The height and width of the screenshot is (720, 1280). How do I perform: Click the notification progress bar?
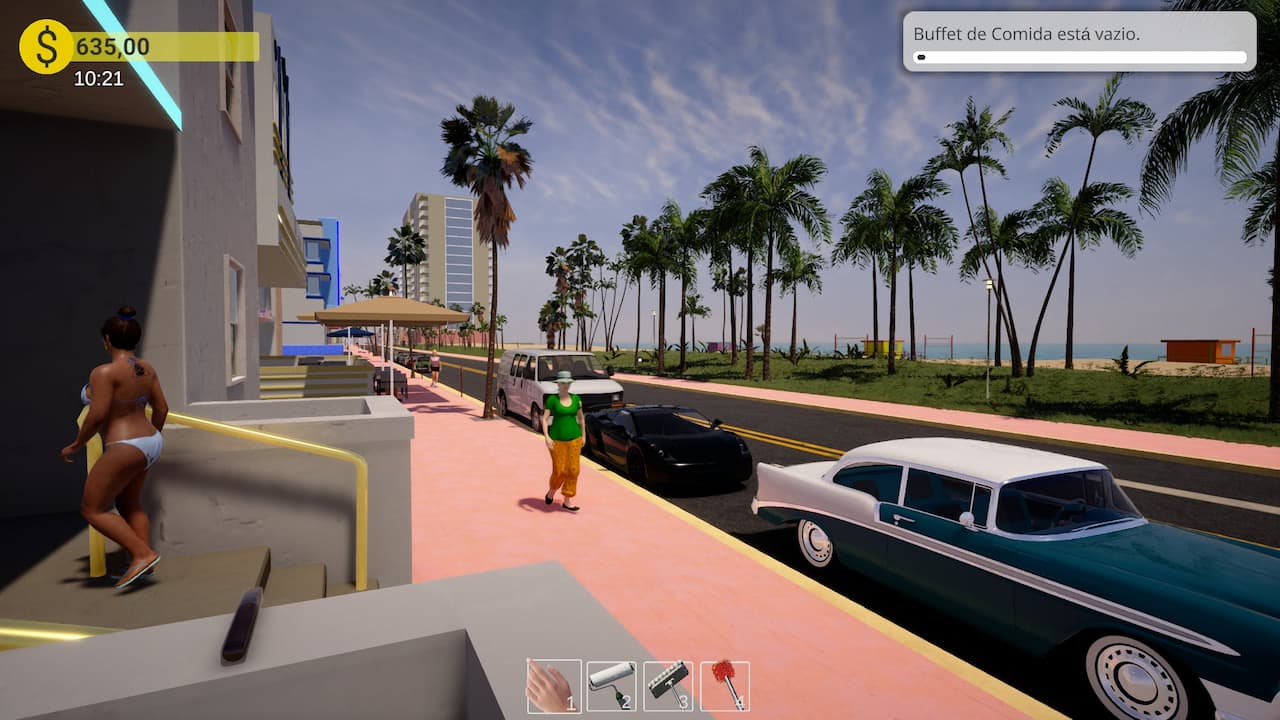tap(1078, 58)
